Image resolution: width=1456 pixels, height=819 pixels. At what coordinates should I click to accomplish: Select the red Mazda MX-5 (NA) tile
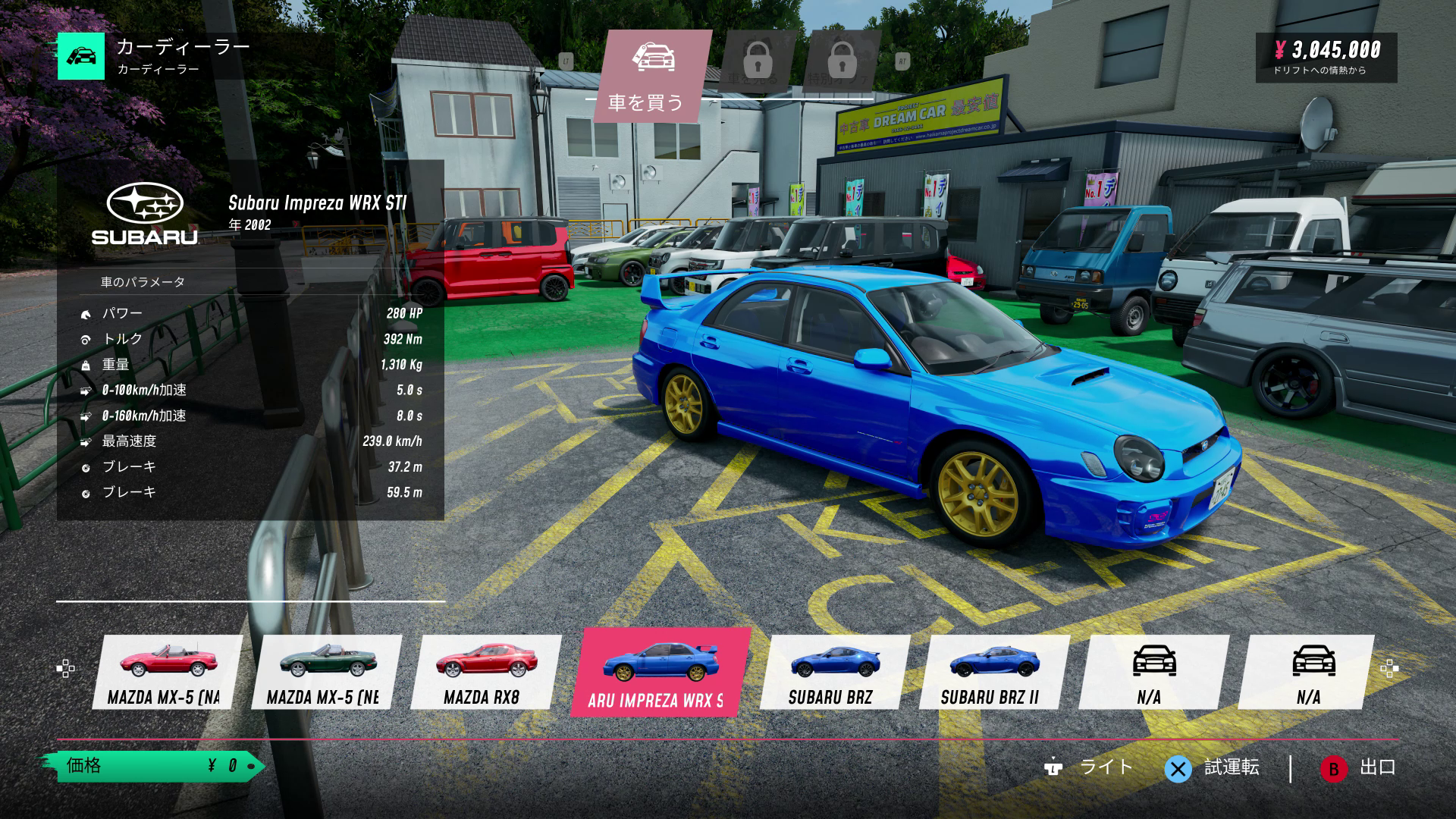(x=167, y=672)
